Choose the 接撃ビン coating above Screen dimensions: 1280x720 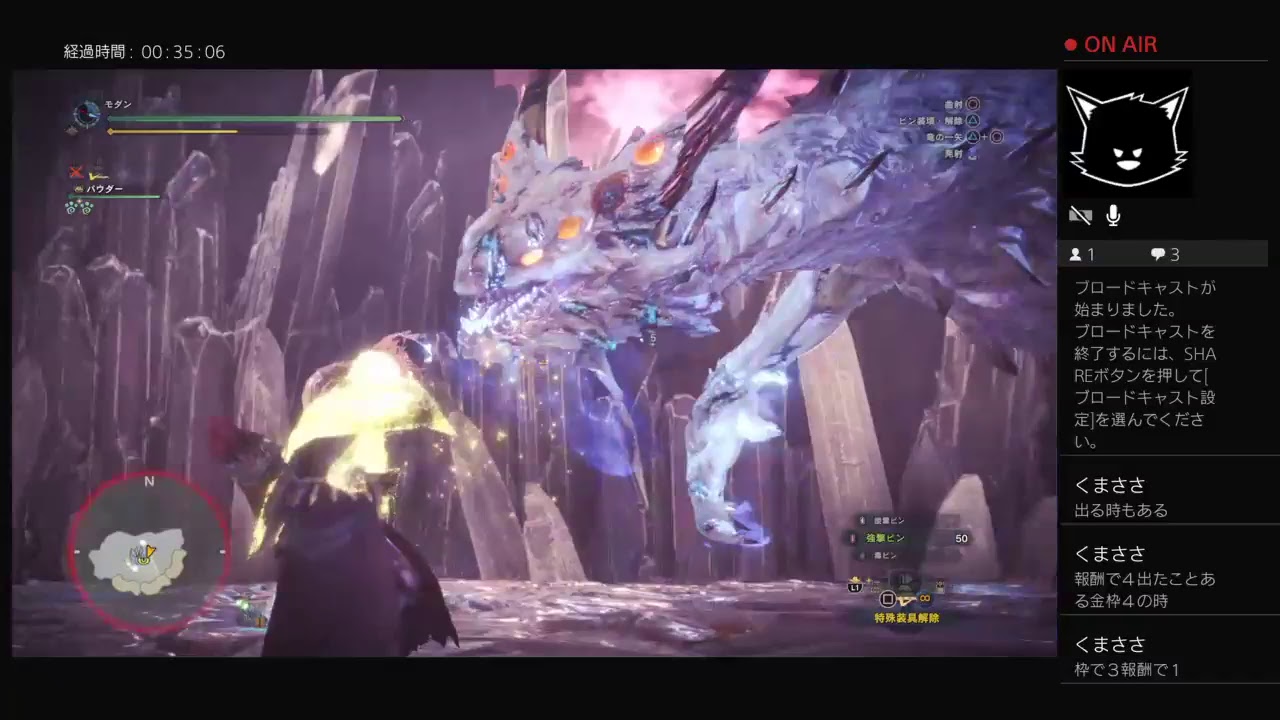pos(886,520)
